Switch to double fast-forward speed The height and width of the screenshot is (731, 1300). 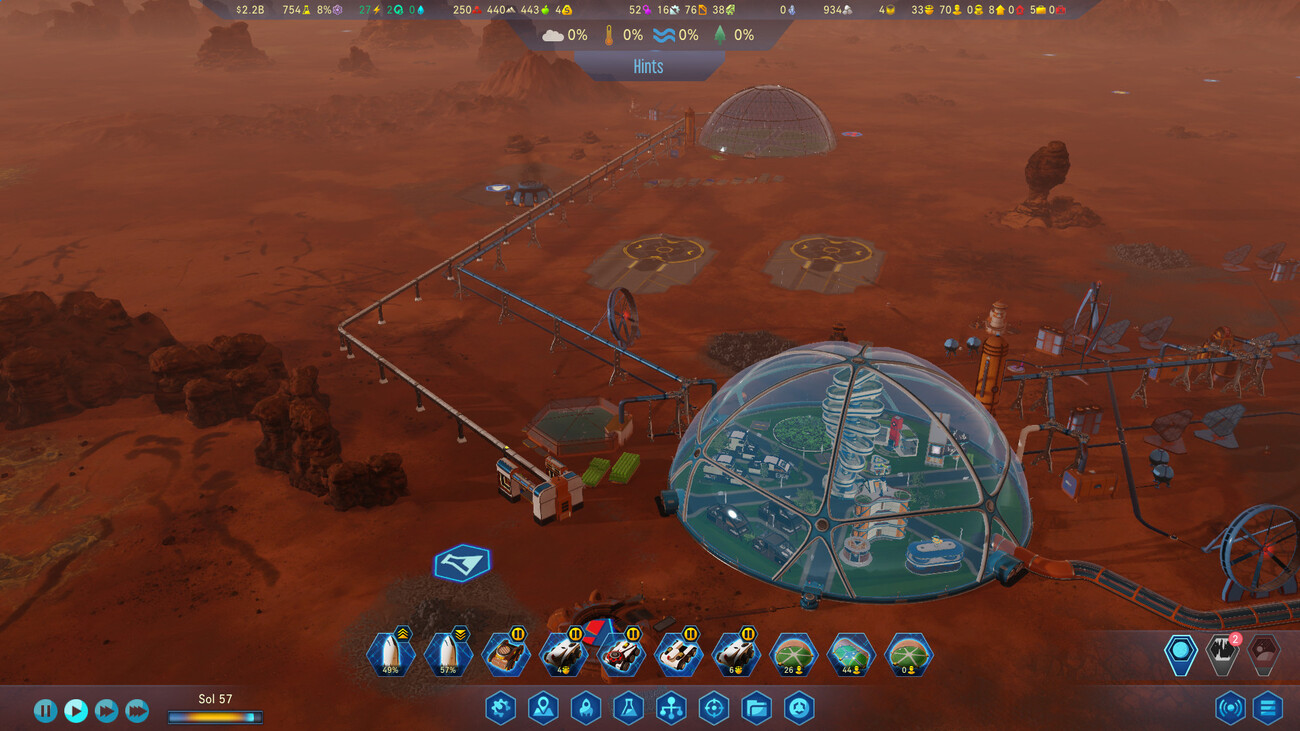(106, 710)
